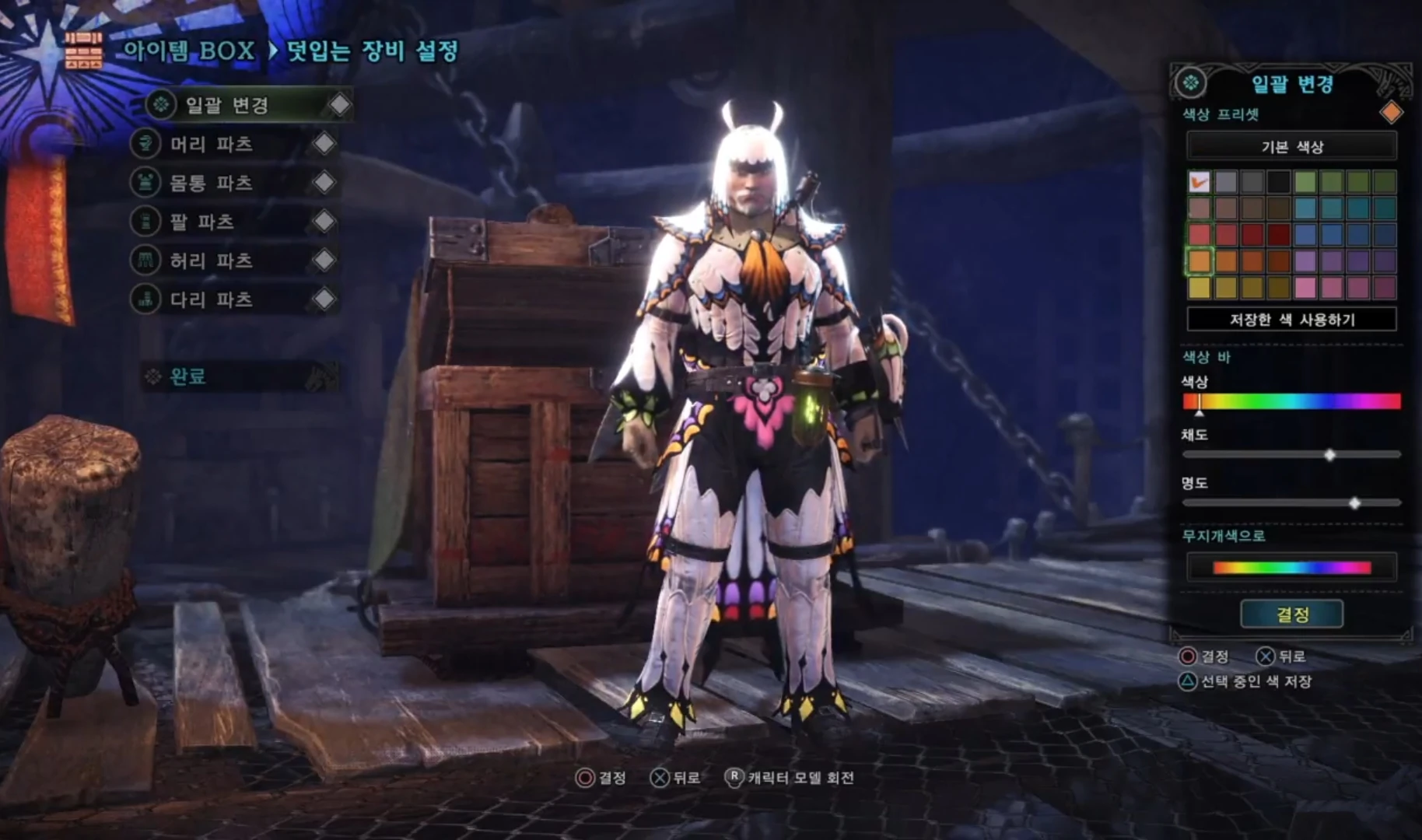Click the chest armor icon next to 몸통 파츠
Screen dimensions: 1422x840
(x=147, y=183)
